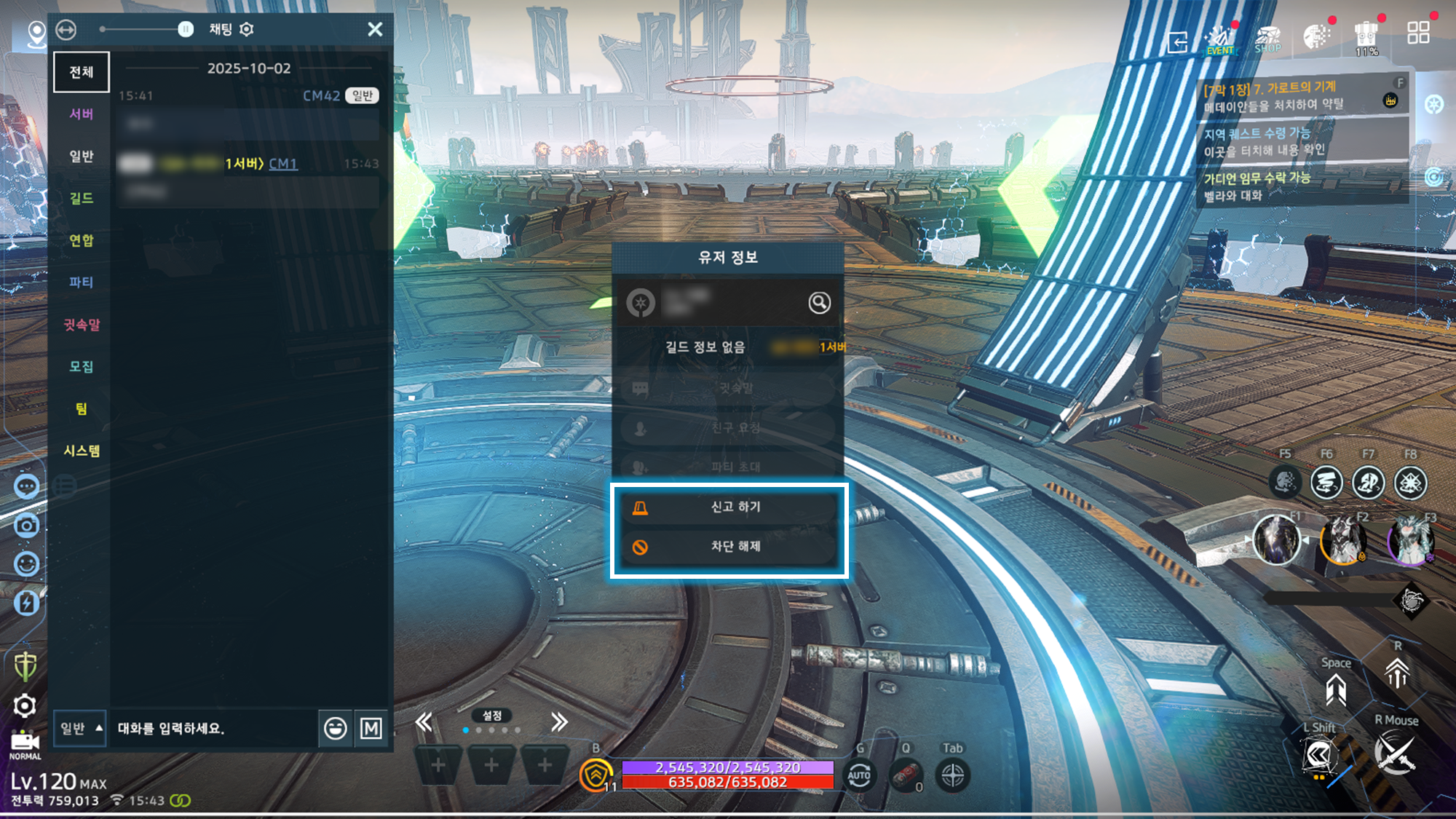
Task: Inspect user with magnifier icon
Action: [819, 303]
